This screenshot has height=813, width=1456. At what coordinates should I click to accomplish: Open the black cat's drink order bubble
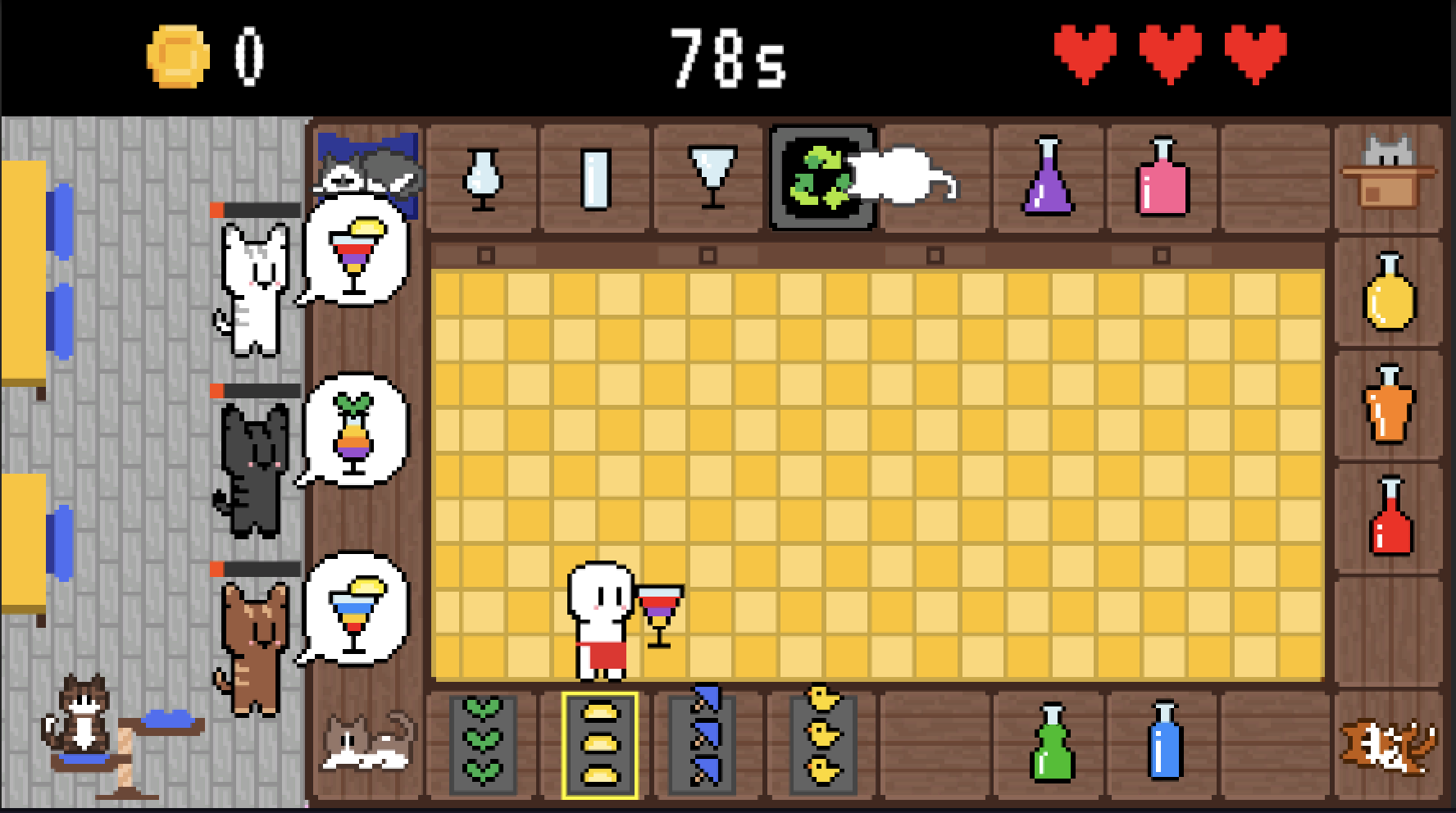355,430
